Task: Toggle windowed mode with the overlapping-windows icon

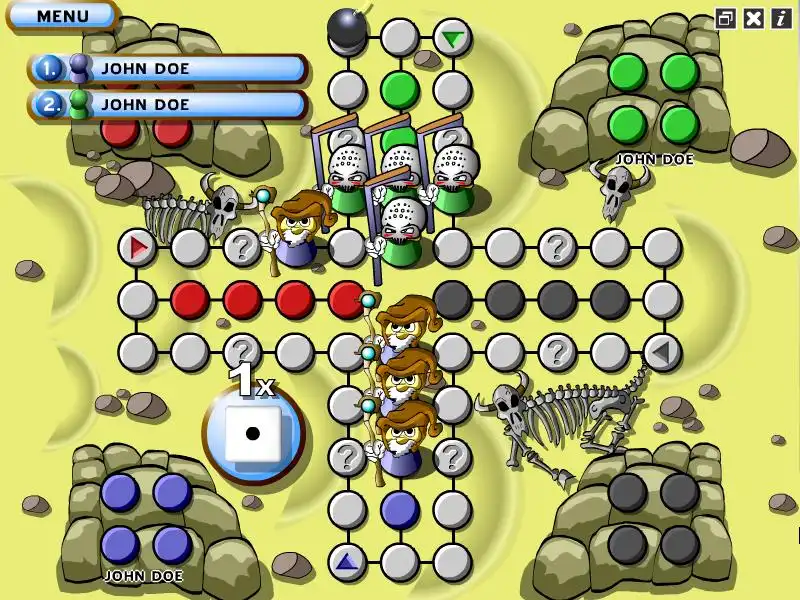Action: click(x=725, y=18)
